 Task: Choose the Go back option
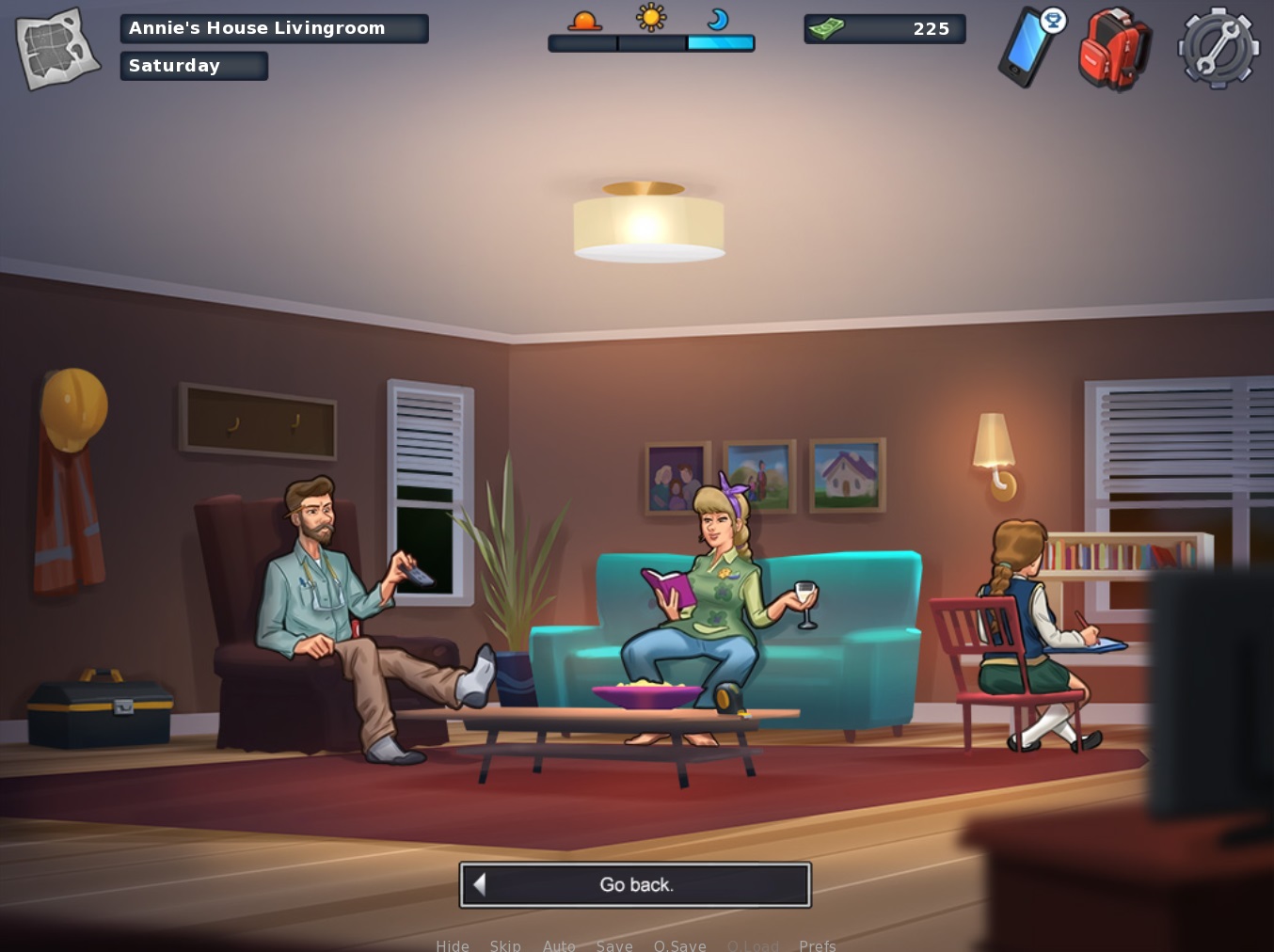click(635, 885)
